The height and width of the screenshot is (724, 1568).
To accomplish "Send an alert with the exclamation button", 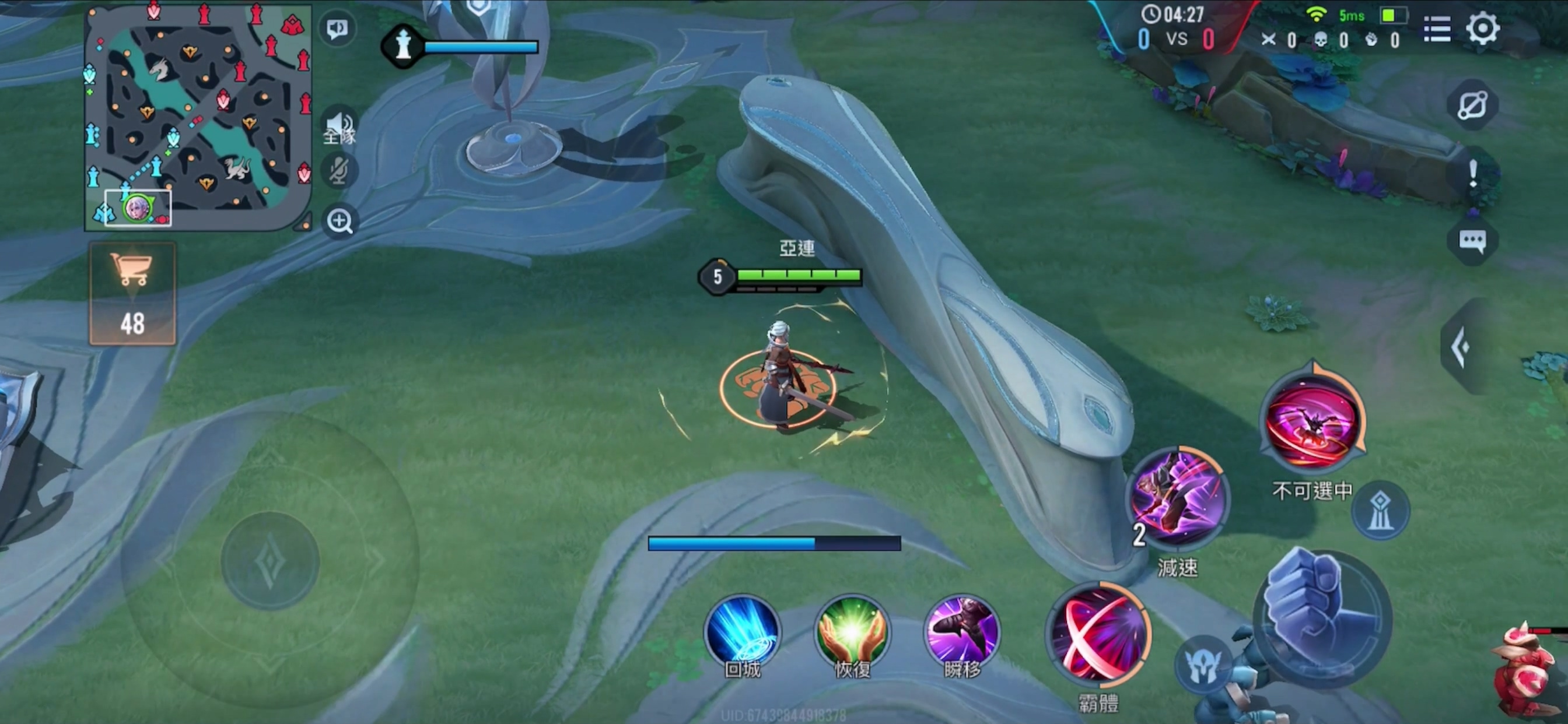I will tap(1472, 173).
